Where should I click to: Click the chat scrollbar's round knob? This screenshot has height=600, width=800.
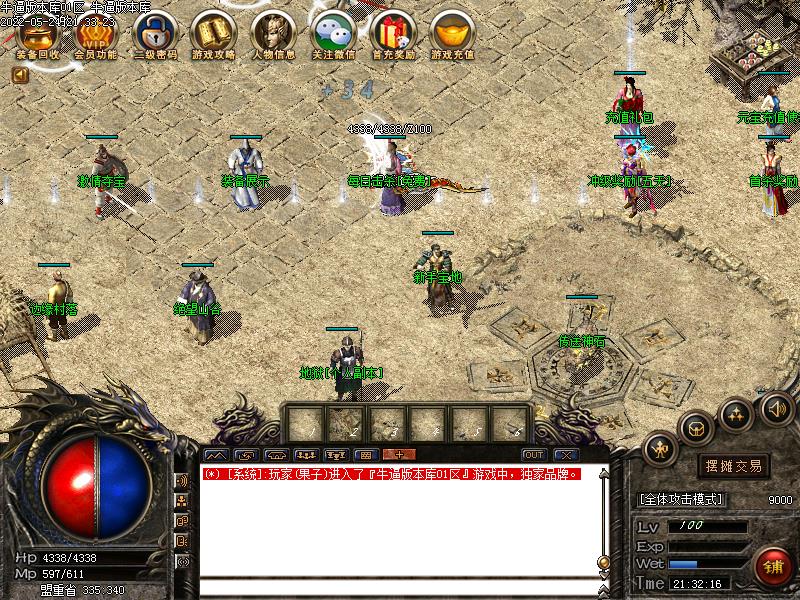603,562
